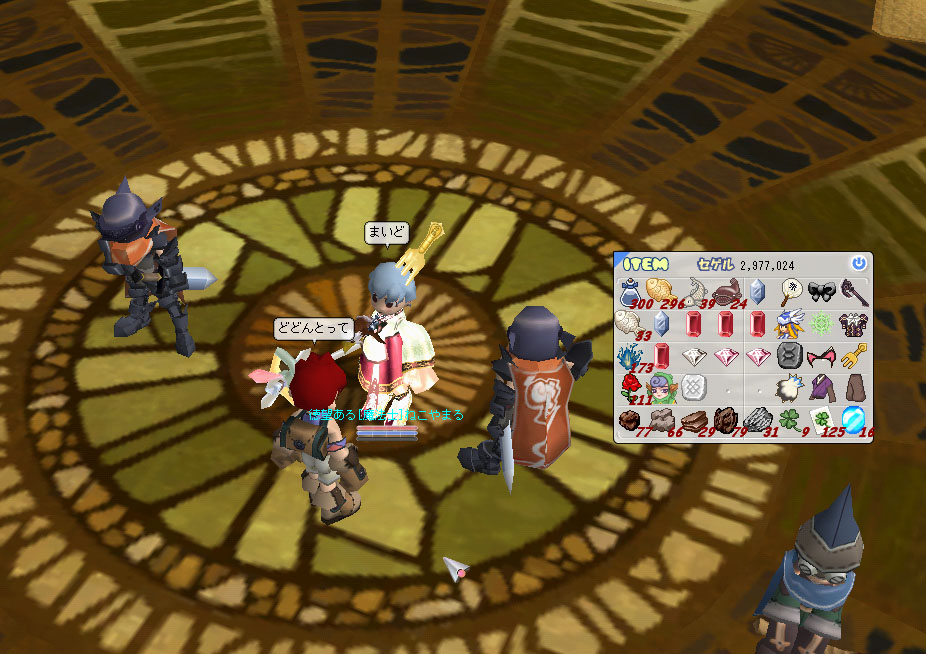This screenshot has width=926, height=654.
Task: Select the four-leaf clover item
Action: pos(789,419)
